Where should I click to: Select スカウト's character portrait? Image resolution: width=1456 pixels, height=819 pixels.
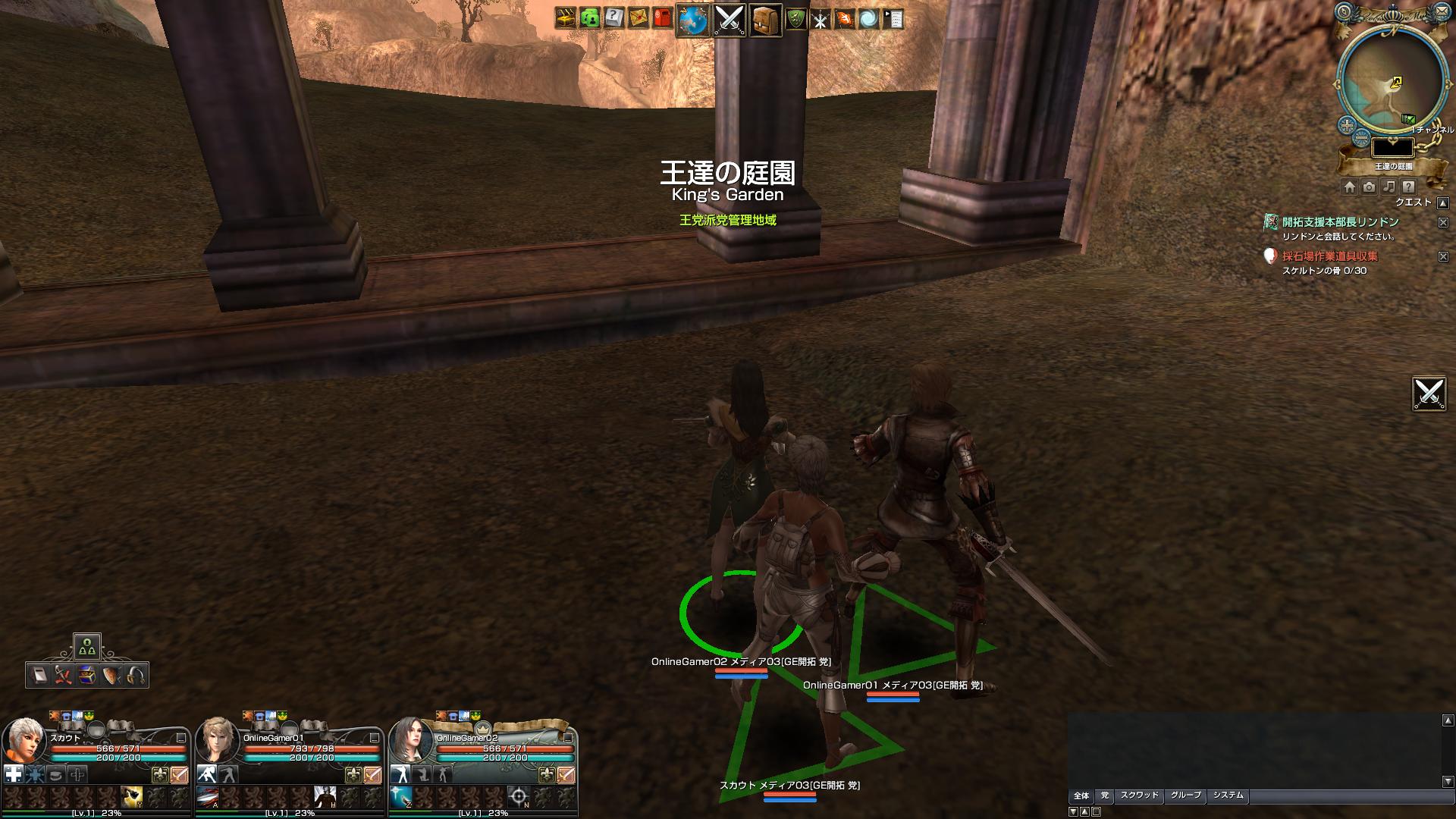[x=24, y=740]
